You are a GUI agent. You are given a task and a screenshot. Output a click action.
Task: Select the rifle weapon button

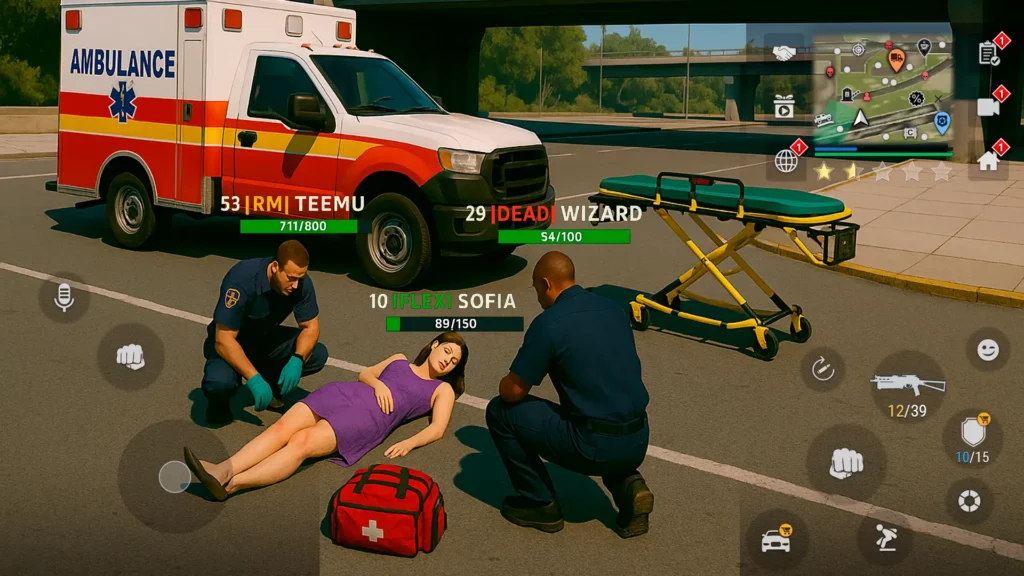(907, 384)
